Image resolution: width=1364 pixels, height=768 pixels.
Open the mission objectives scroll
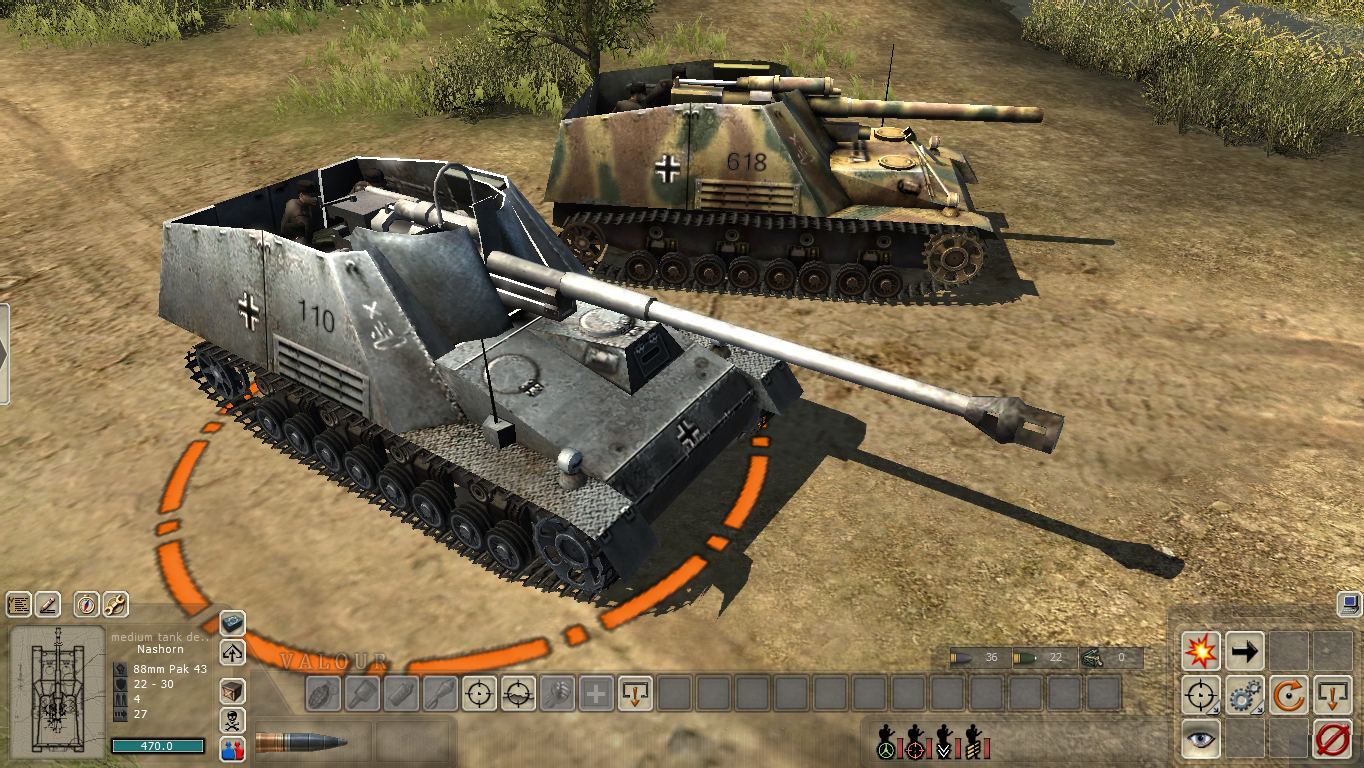coord(19,605)
